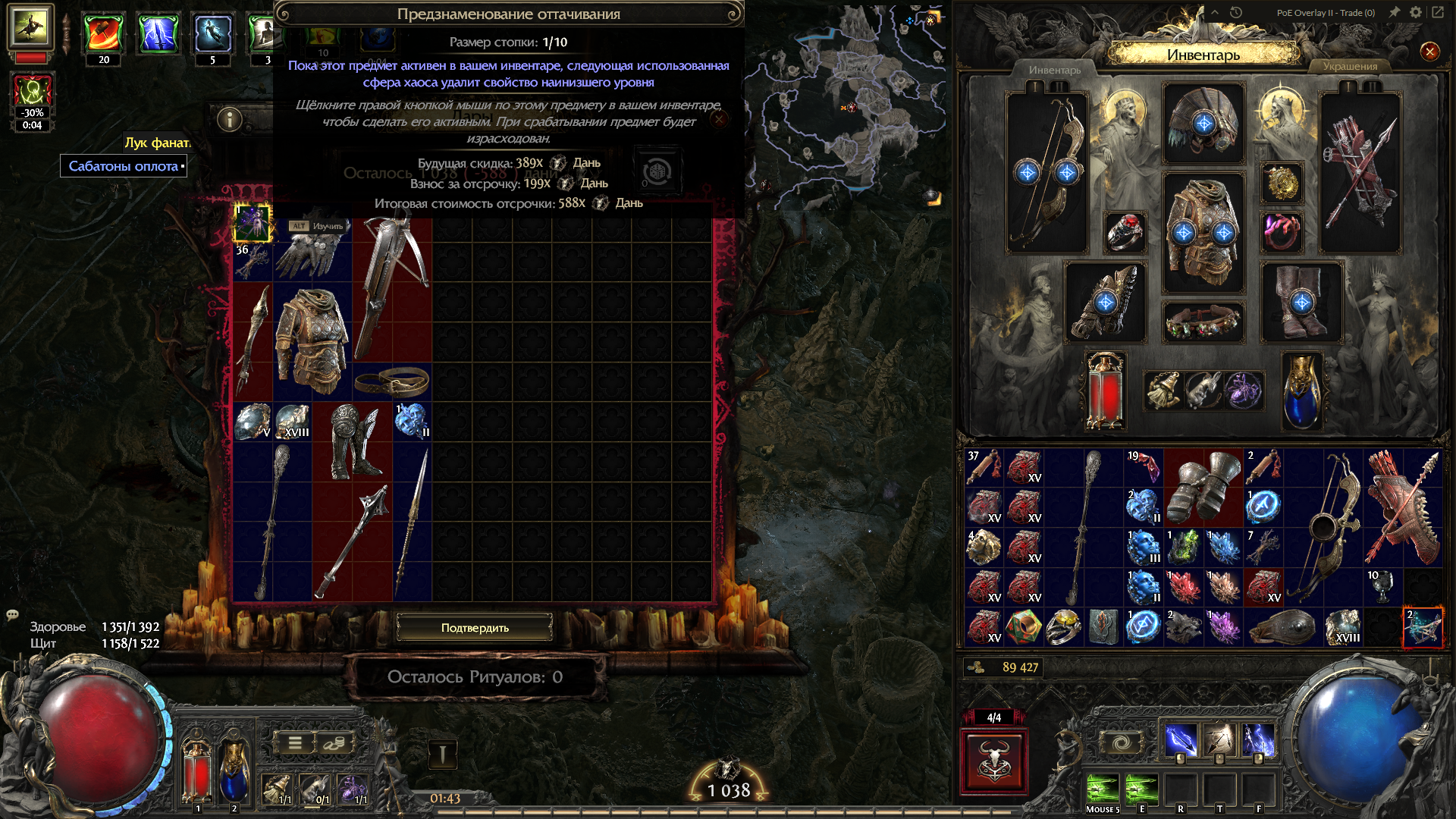1456x819 pixels.
Task: Pick the highlighted omen in ritual window
Action: click(x=253, y=223)
